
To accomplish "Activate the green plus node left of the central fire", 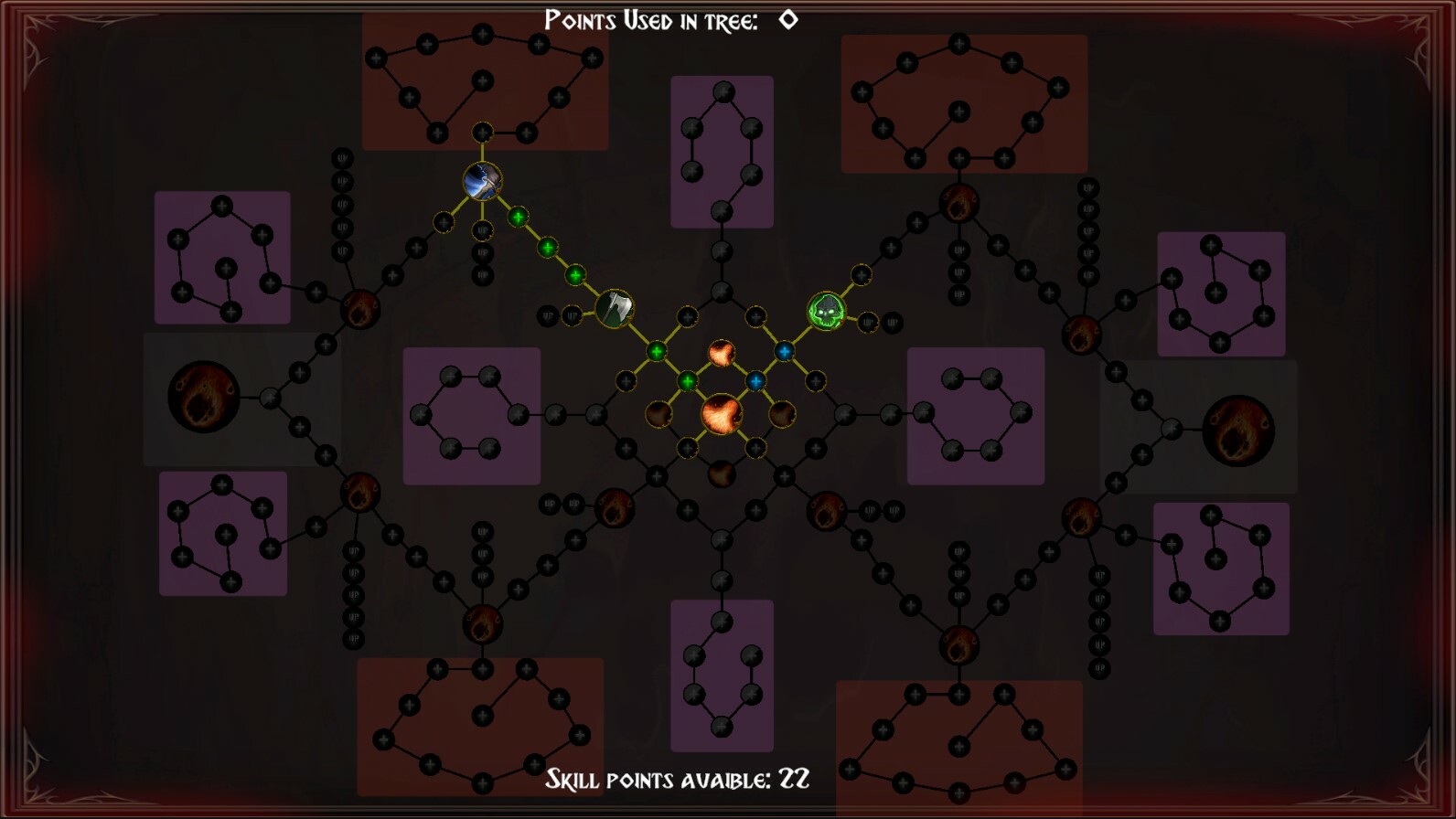I will (686, 379).
